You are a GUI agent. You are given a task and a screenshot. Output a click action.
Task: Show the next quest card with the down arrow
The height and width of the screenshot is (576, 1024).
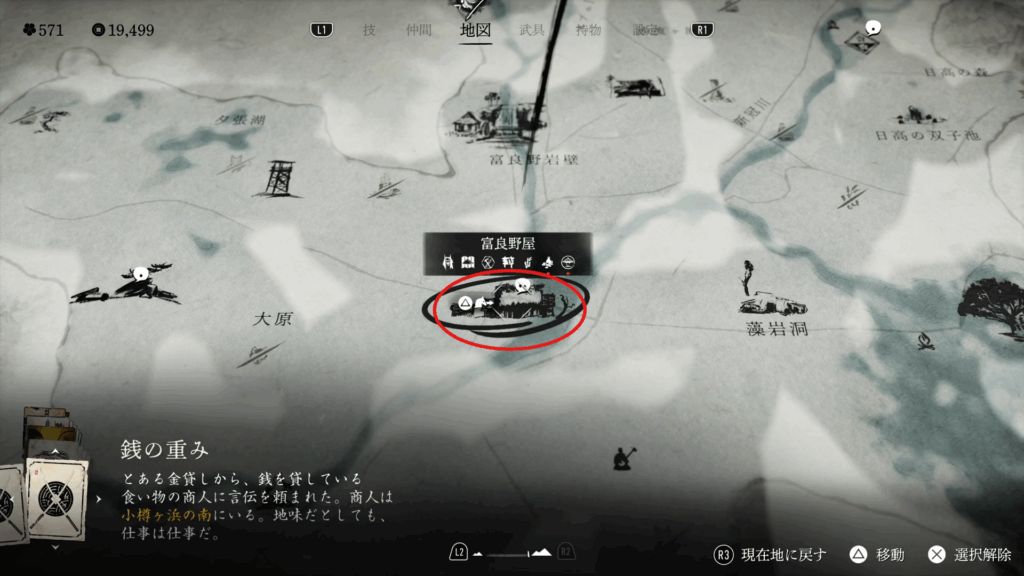[x=55, y=547]
